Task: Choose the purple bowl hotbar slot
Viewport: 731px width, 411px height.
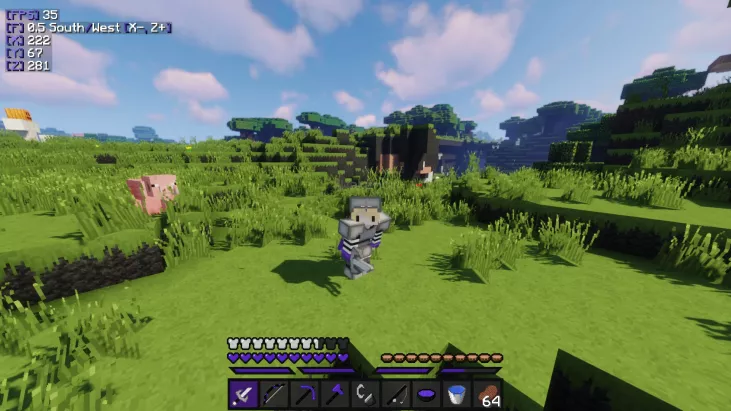Action: [x=426, y=394]
